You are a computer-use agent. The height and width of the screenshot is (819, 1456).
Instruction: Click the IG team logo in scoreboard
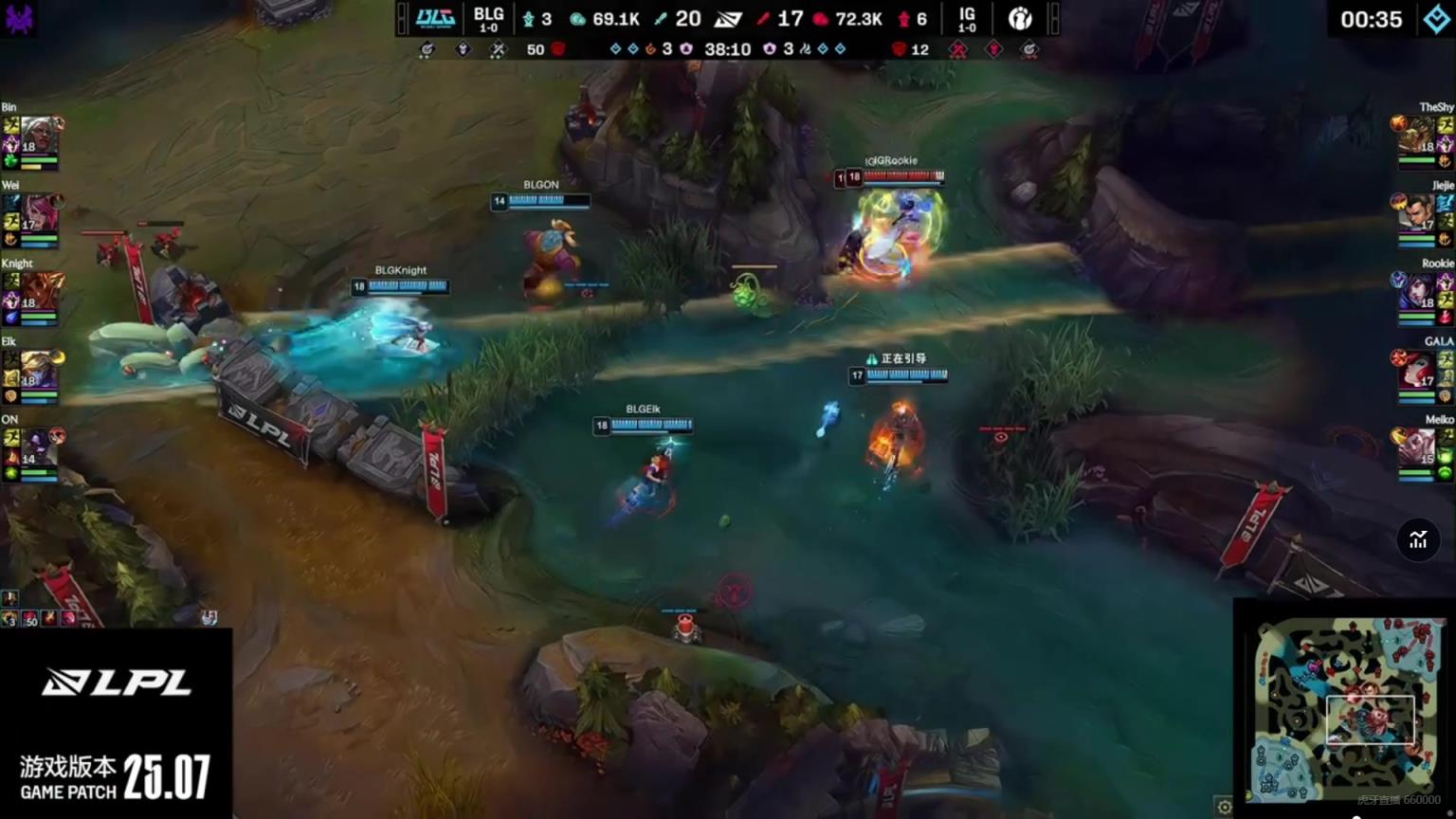(x=1020, y=18)
